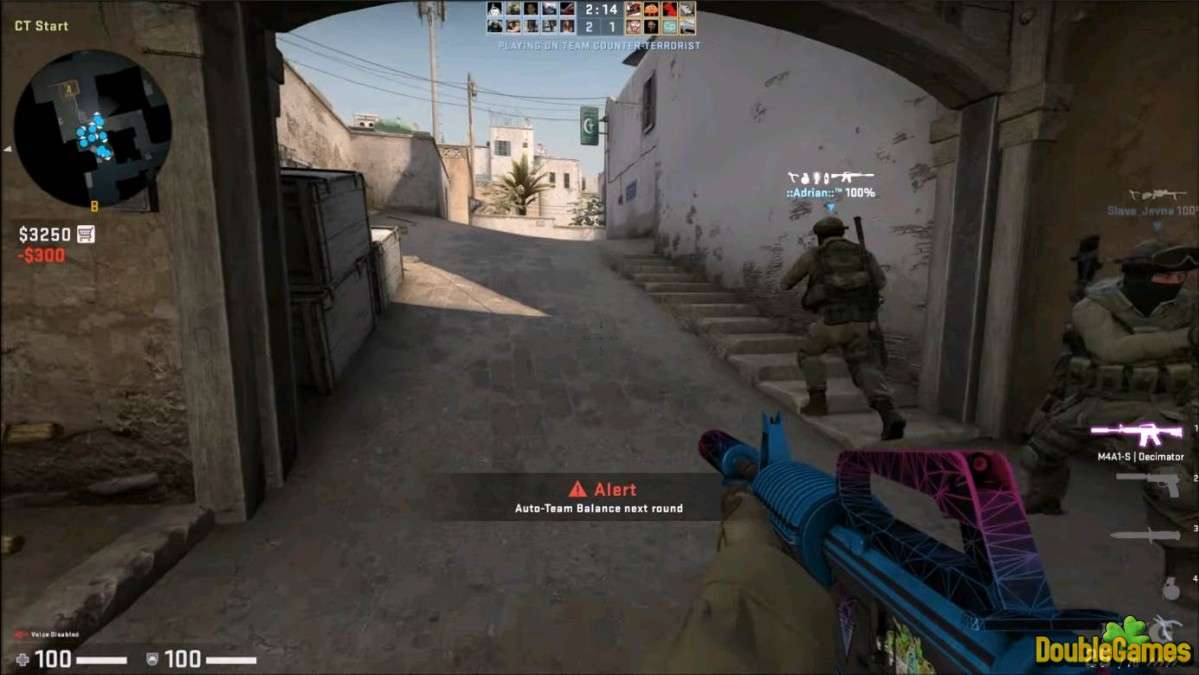Open the buy menu cart icon

click(87, 234)
